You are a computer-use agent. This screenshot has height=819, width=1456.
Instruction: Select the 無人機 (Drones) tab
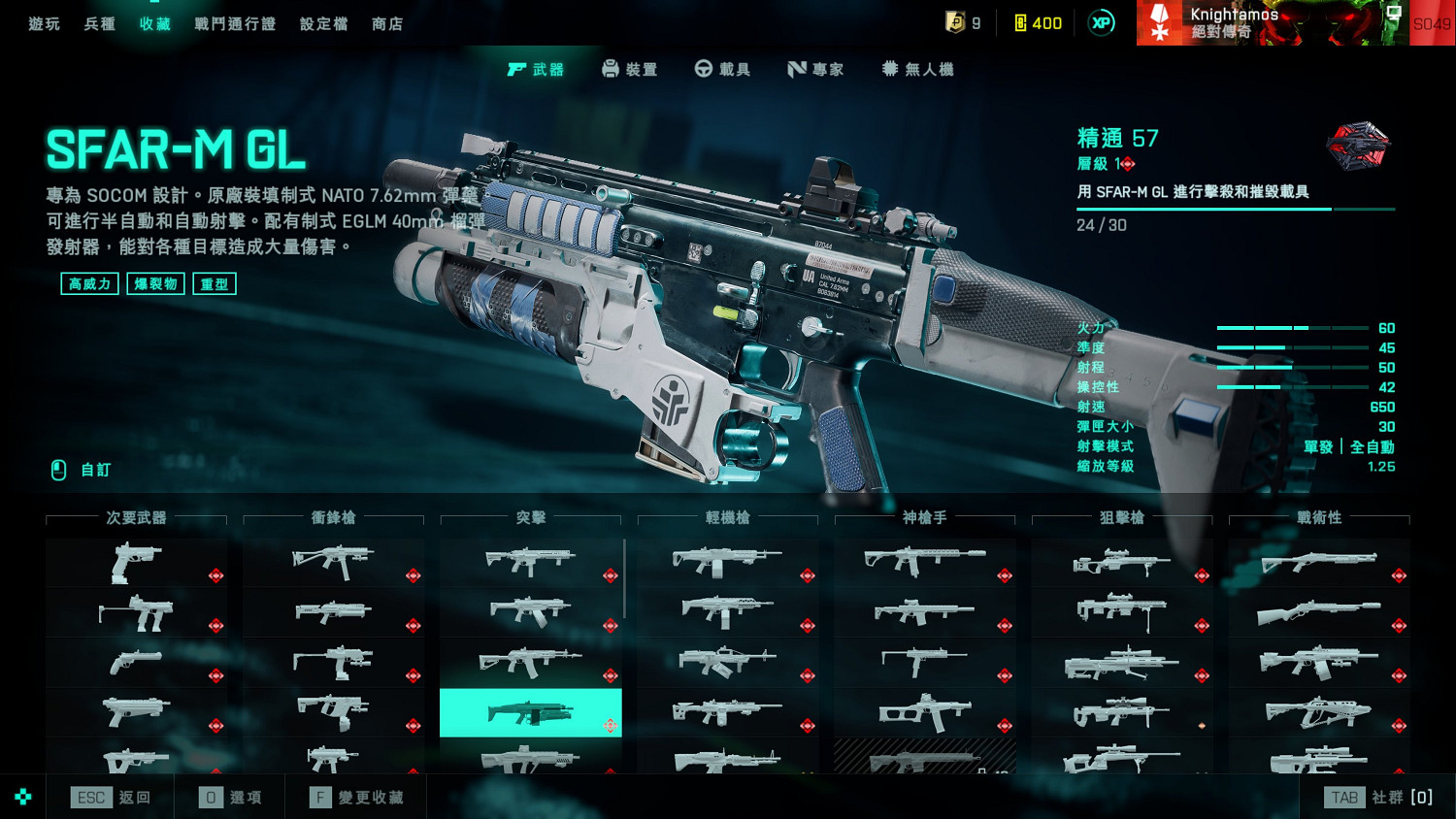point(917,69)
